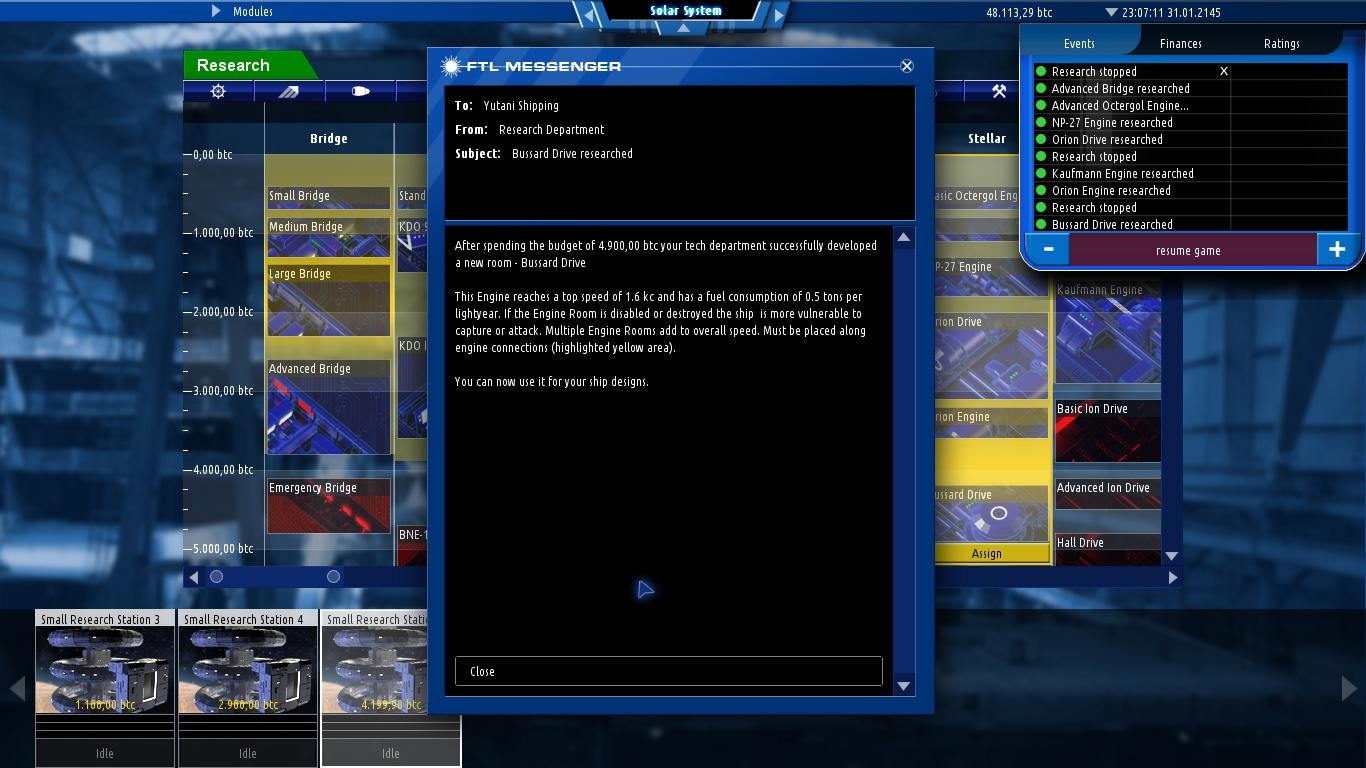Switch to the Finances tab

pyautogui.click(x=1180, y=43)
